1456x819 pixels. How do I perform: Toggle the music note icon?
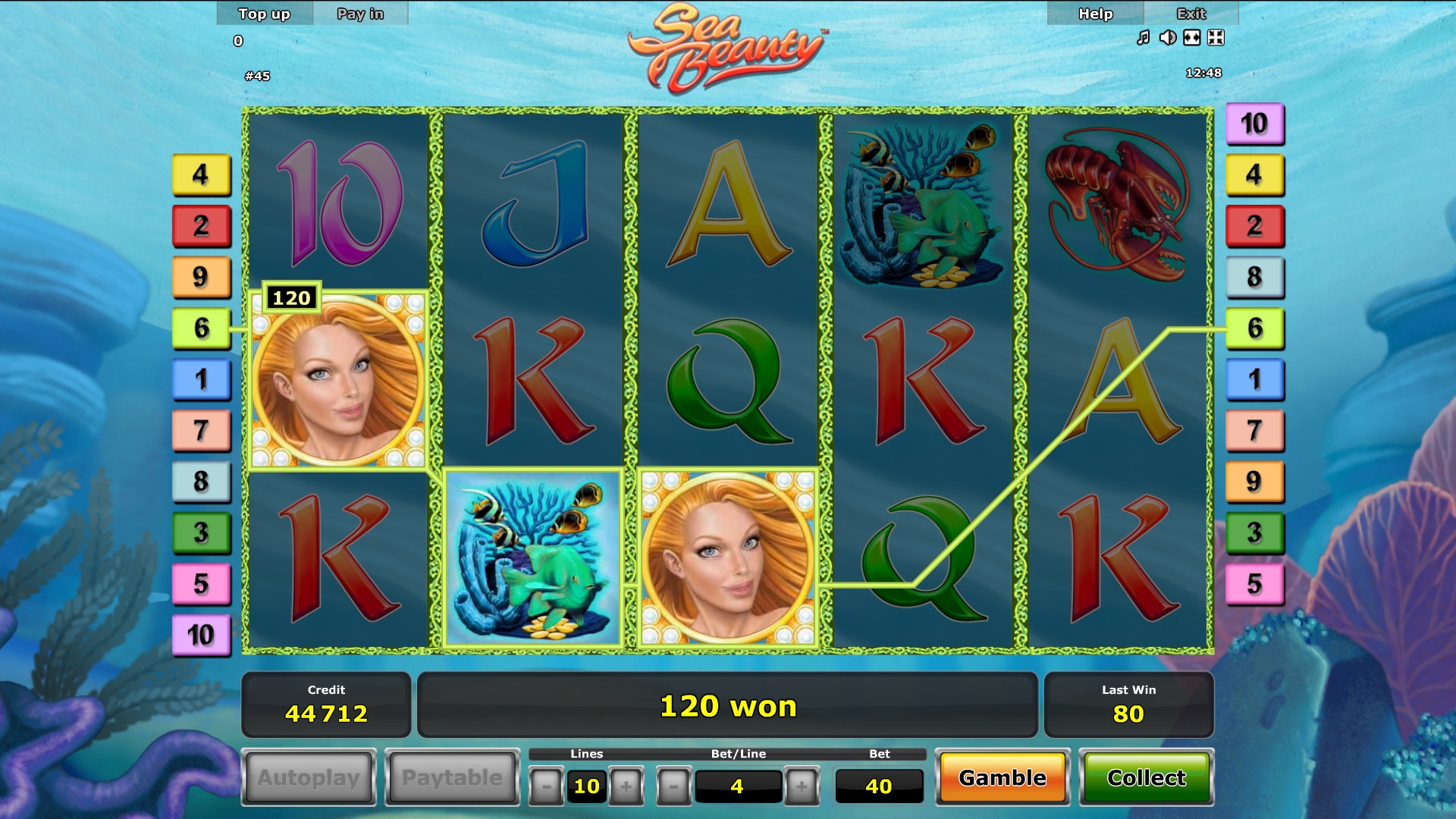tap(1143, 38)
